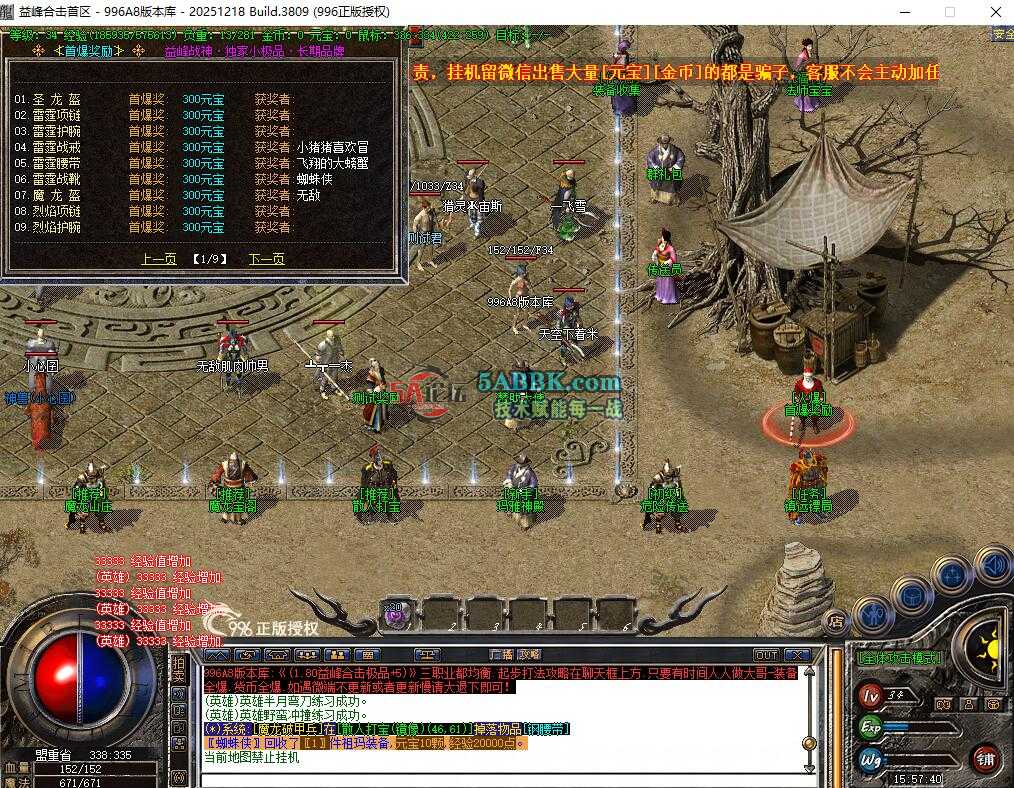Image resolution: width=1014 pixels, height=788 pixels.
Task: Open the 拍卖 auction side button
Action: click(x=178, y=672)
